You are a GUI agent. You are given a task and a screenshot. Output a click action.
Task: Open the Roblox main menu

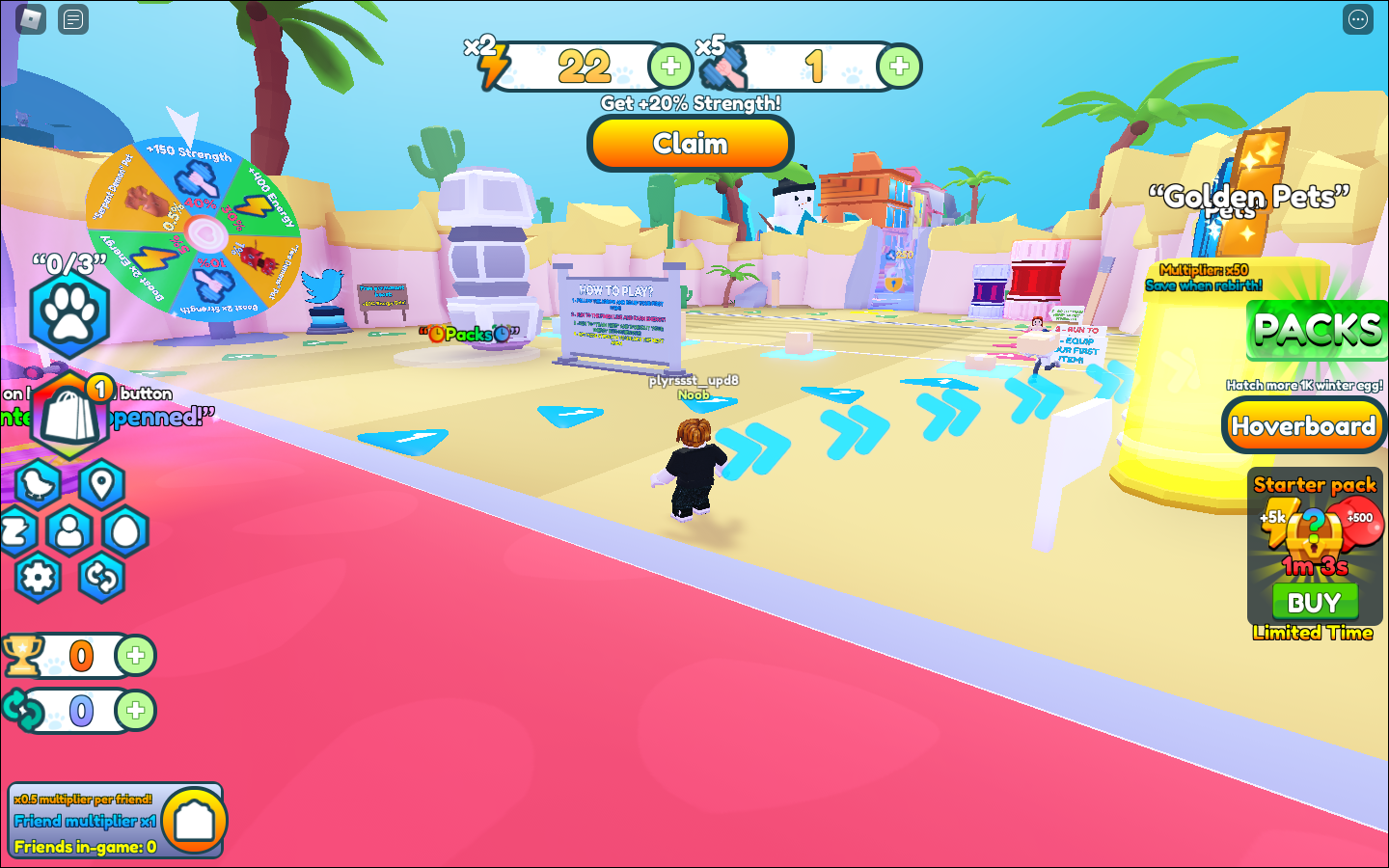tap(31, 18)
